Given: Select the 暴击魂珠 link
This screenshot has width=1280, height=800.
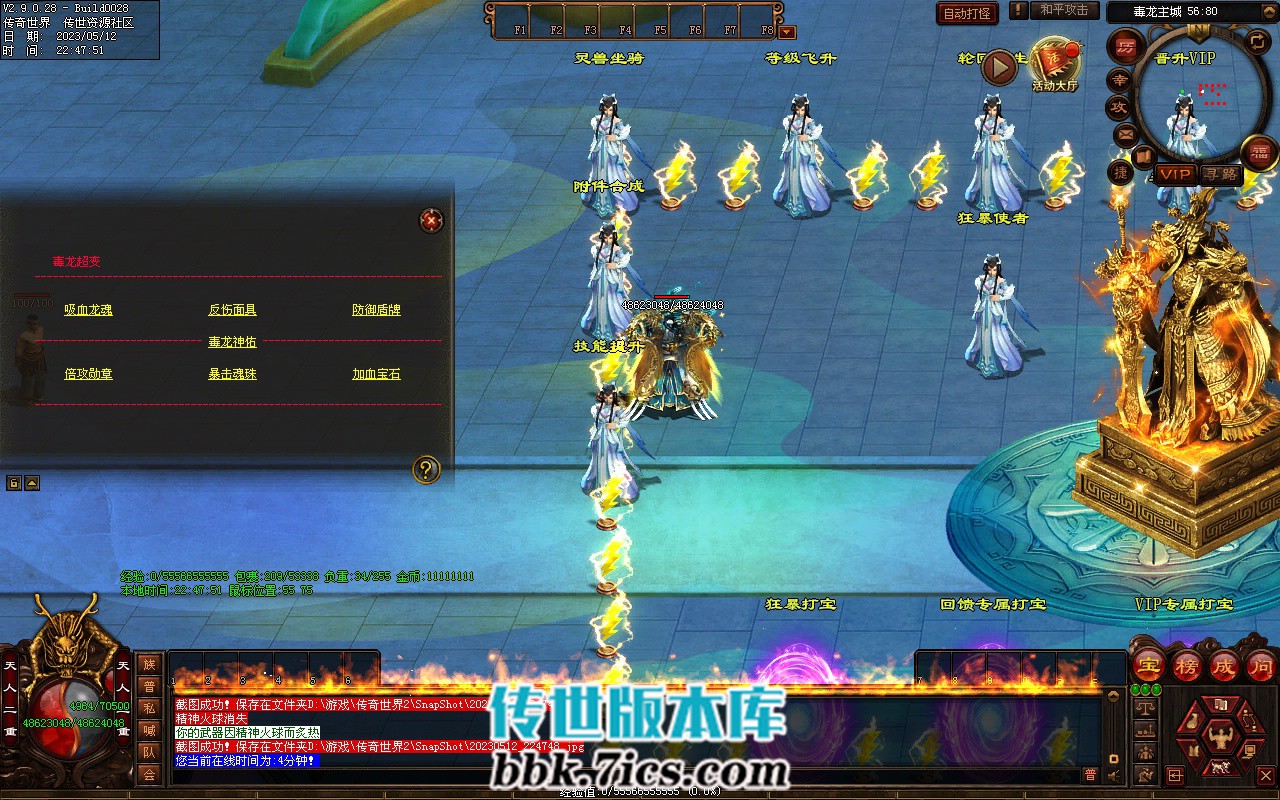Looking at the screenshot, I should 232,374.
